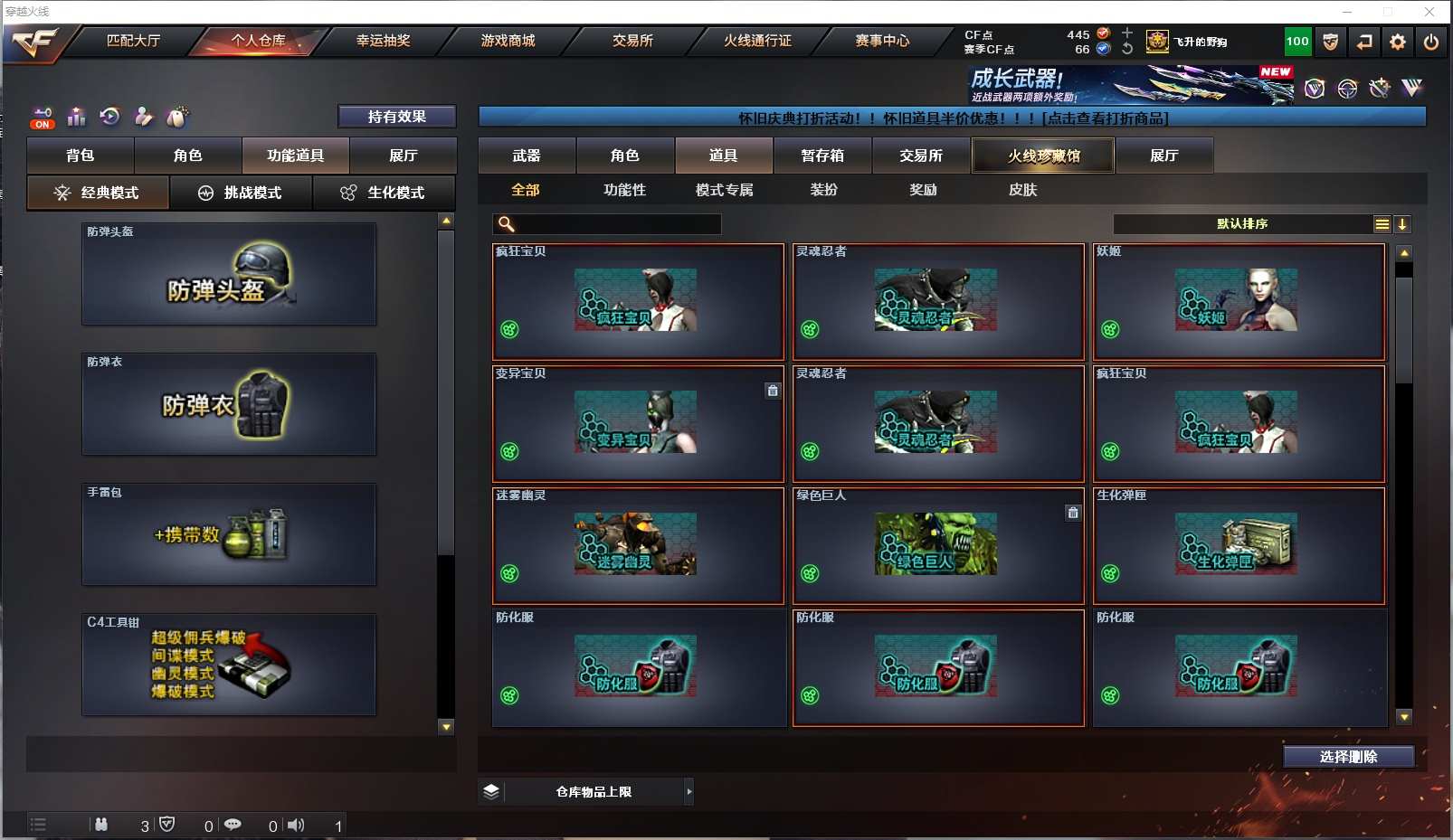Viewport: 1453px width, 840px height.
Task: Open the 火线珍藏馆 tab
Action: 1043,156
